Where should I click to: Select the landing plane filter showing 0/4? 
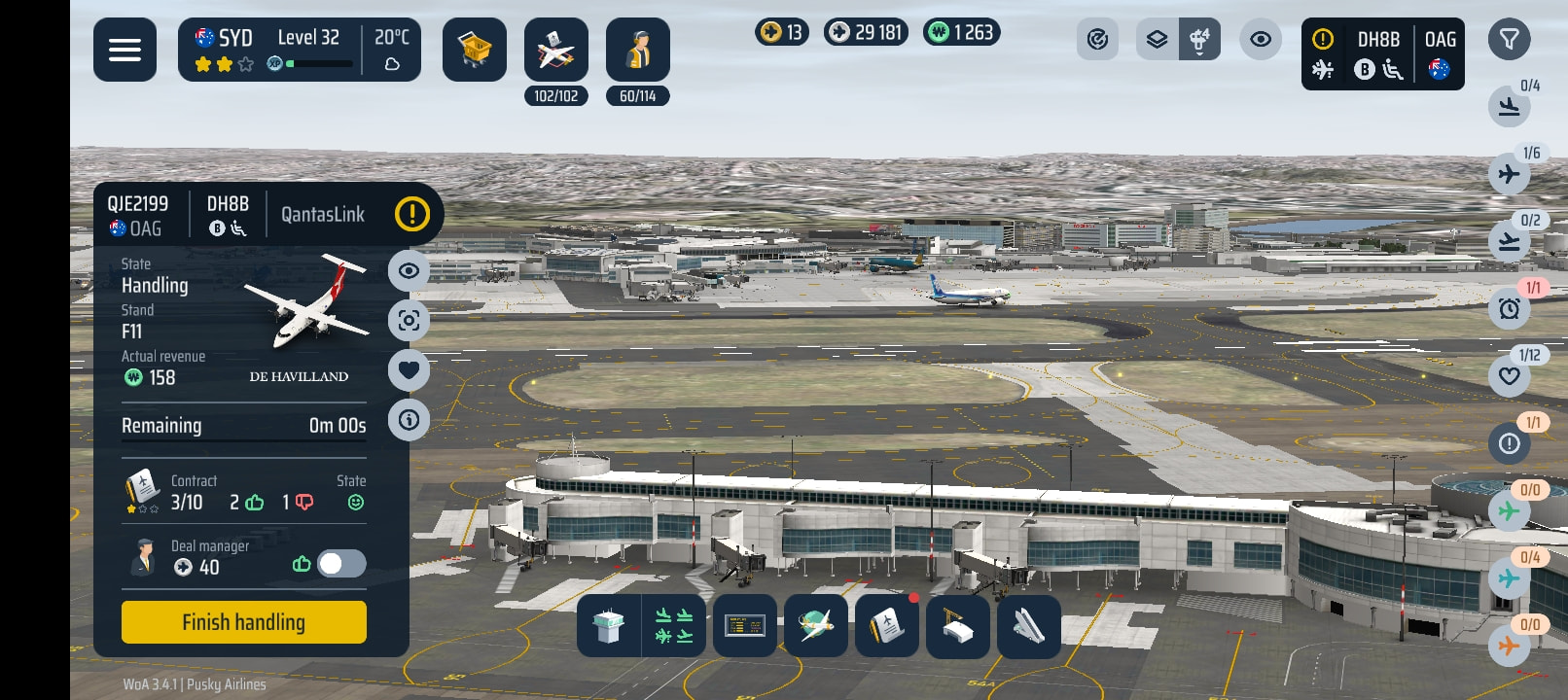1509,107
